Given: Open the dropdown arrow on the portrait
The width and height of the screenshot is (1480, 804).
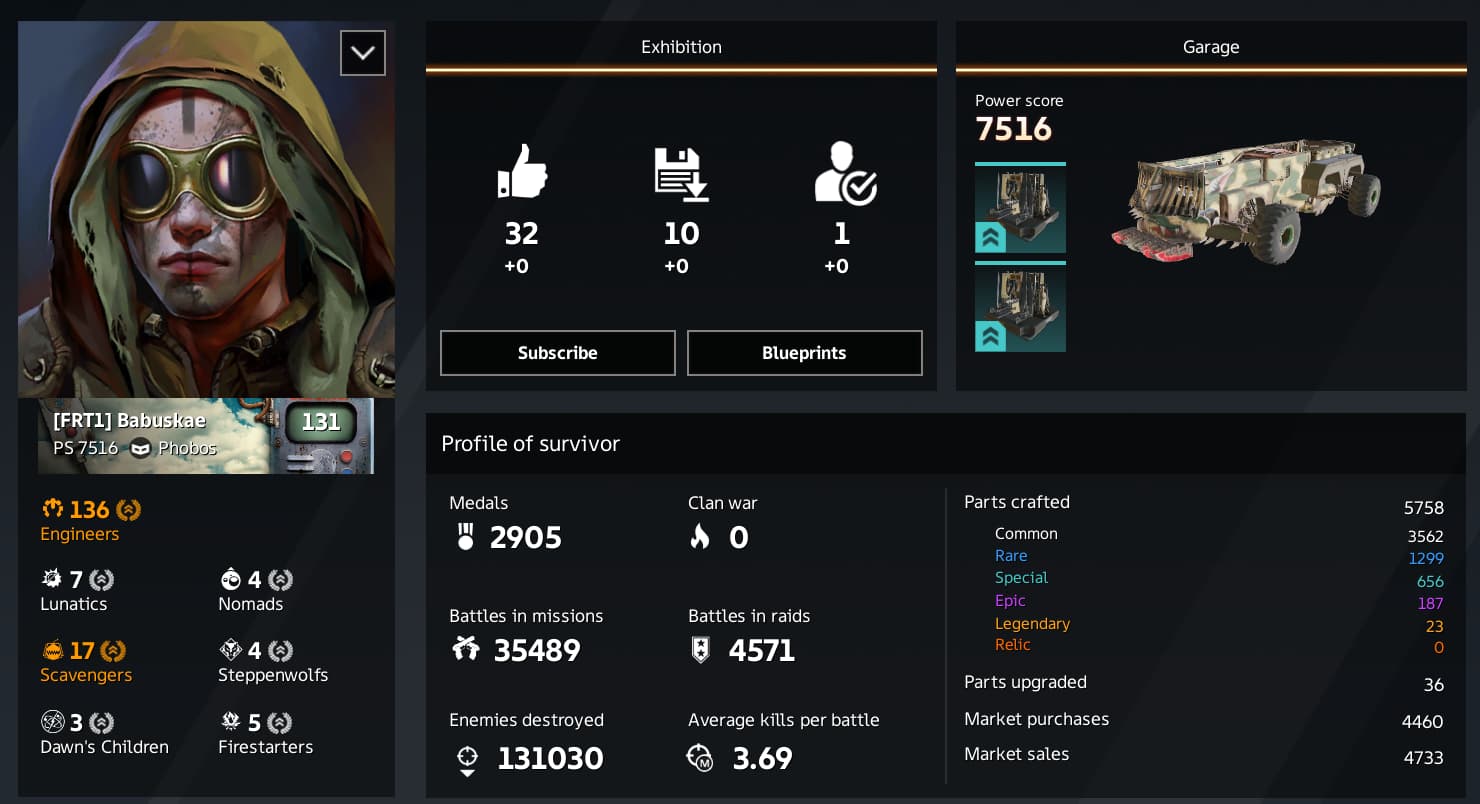Looking at the screenshot, I should pyautogui.click(x=362, y=53).
